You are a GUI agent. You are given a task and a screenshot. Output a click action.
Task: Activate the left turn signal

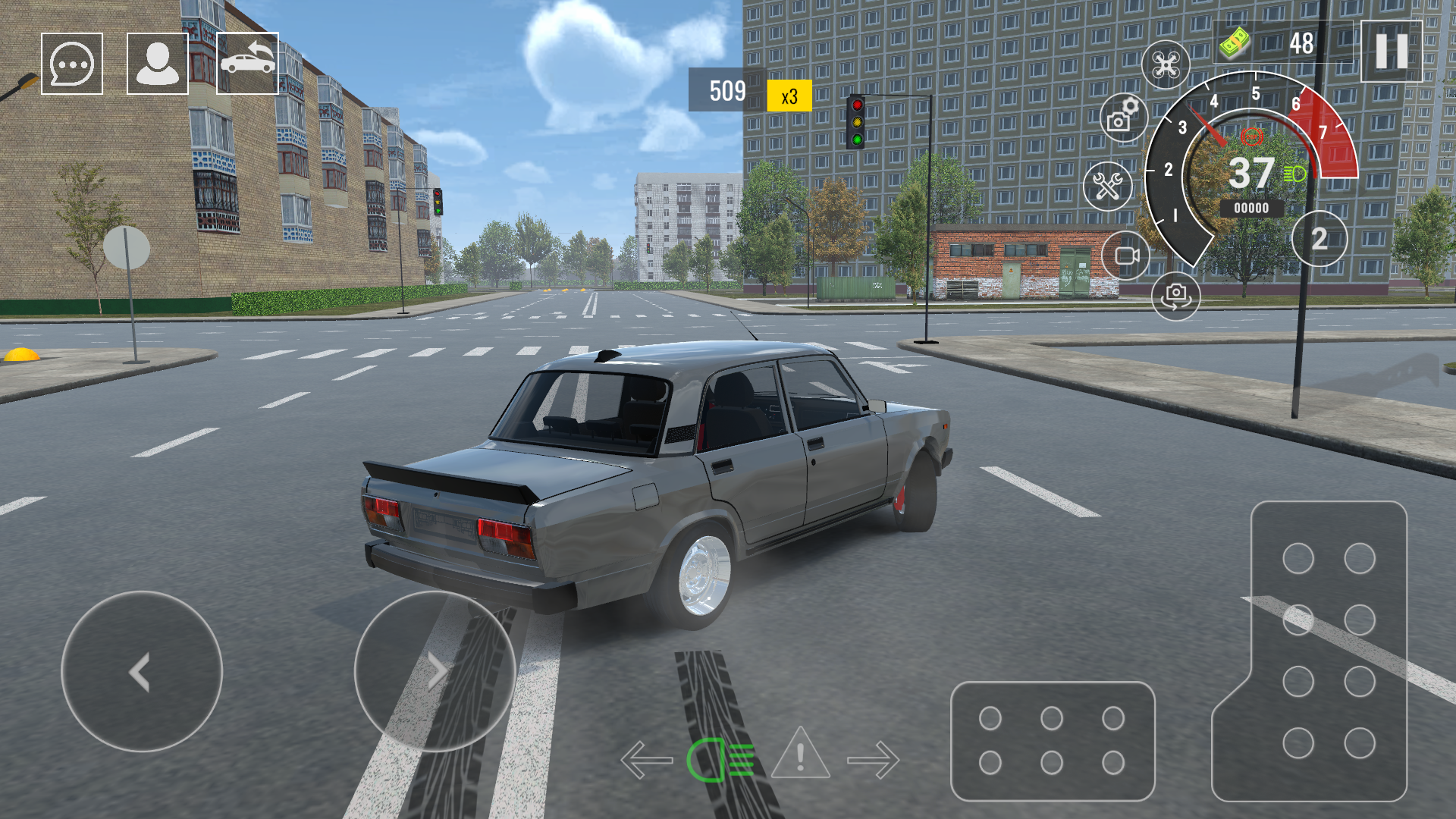click(x=647, y=758)
